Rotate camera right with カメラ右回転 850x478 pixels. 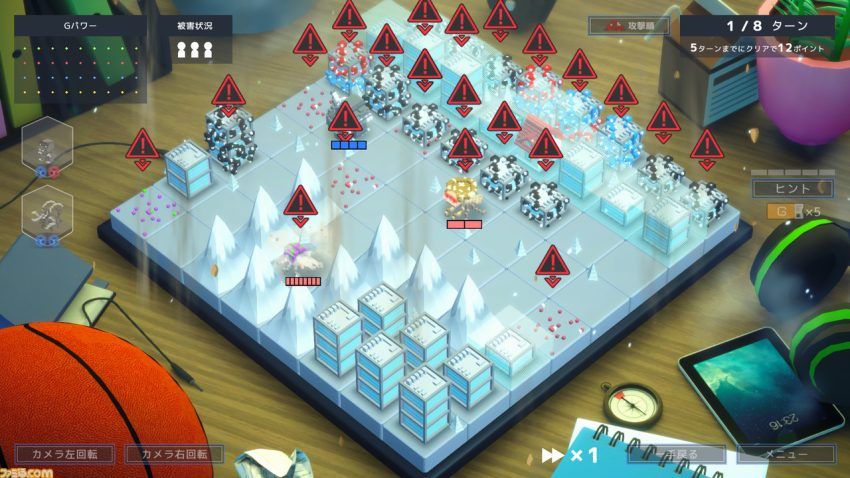tap(174, 454)
